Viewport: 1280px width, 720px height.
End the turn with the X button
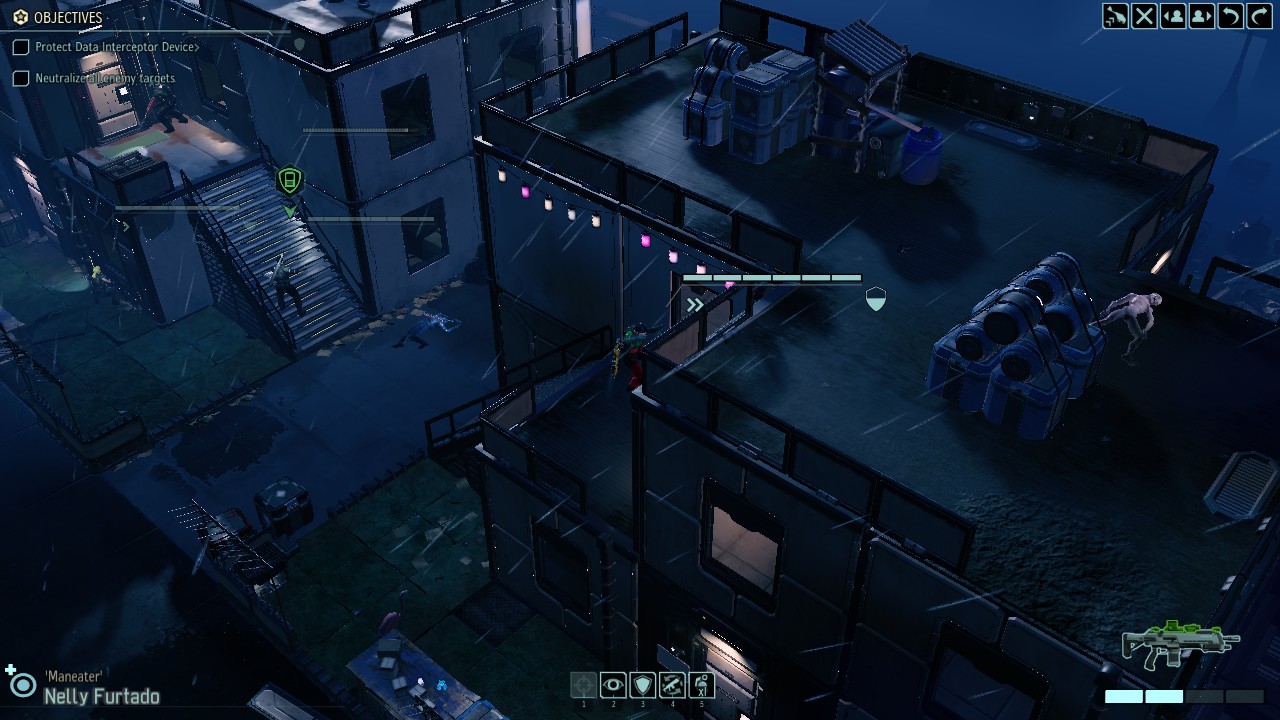pyautogui.click(x=1144, y=16)
